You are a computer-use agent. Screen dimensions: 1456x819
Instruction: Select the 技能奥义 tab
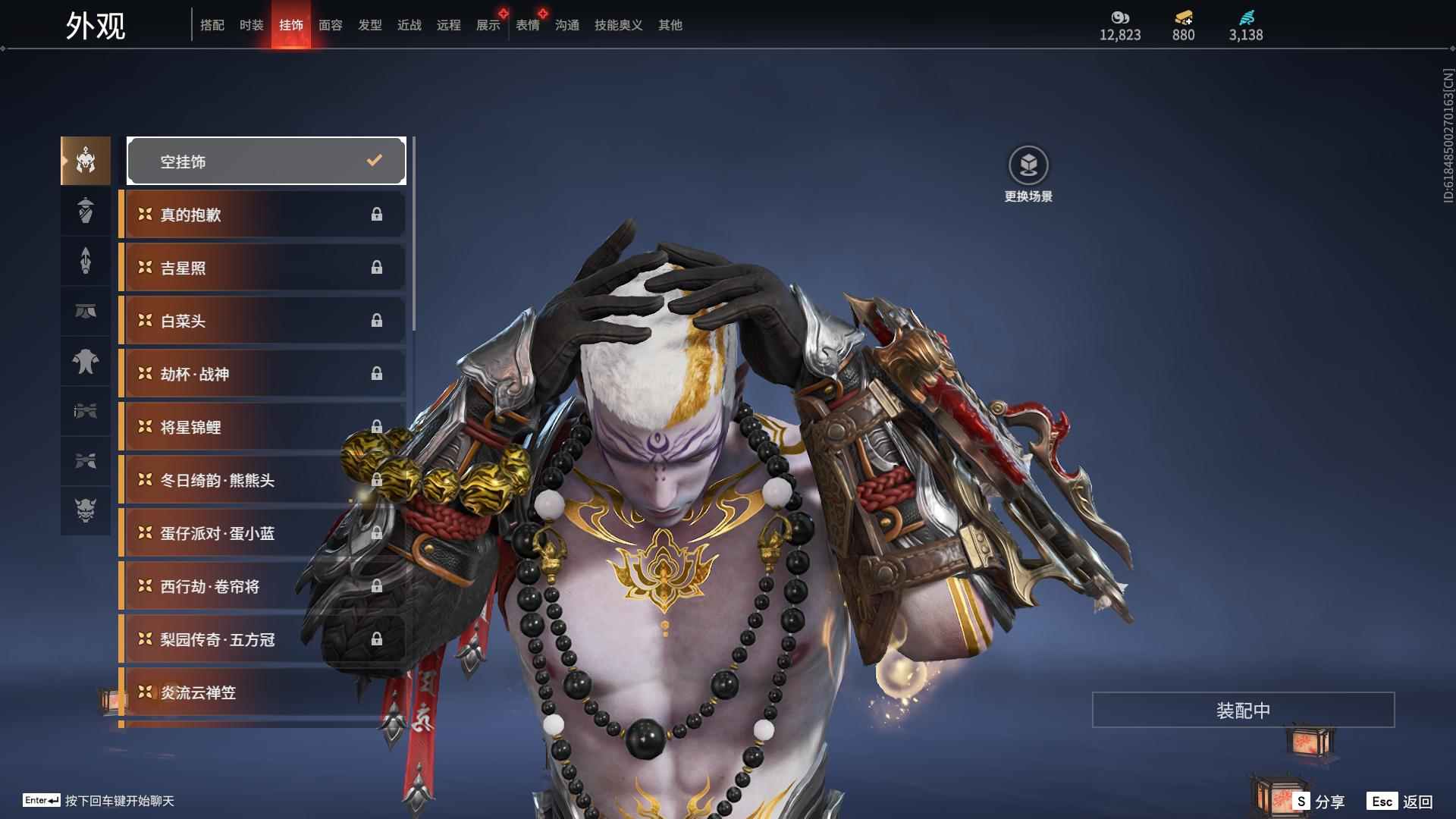coord(619,25)
